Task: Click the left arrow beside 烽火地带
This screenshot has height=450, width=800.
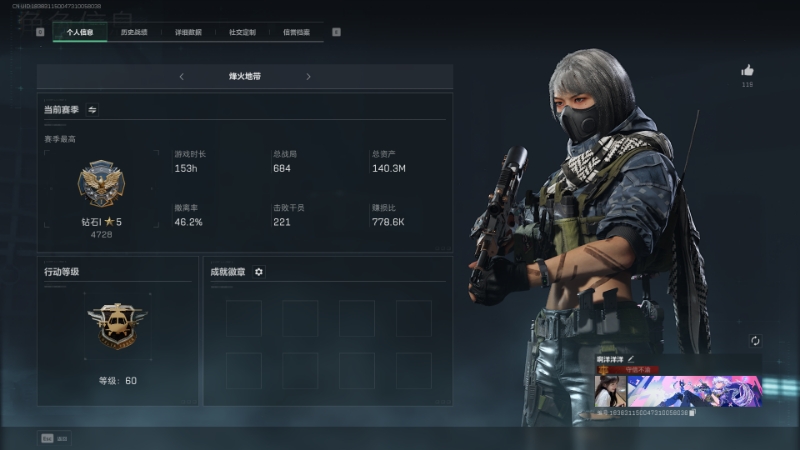Action: coord(181,77)
